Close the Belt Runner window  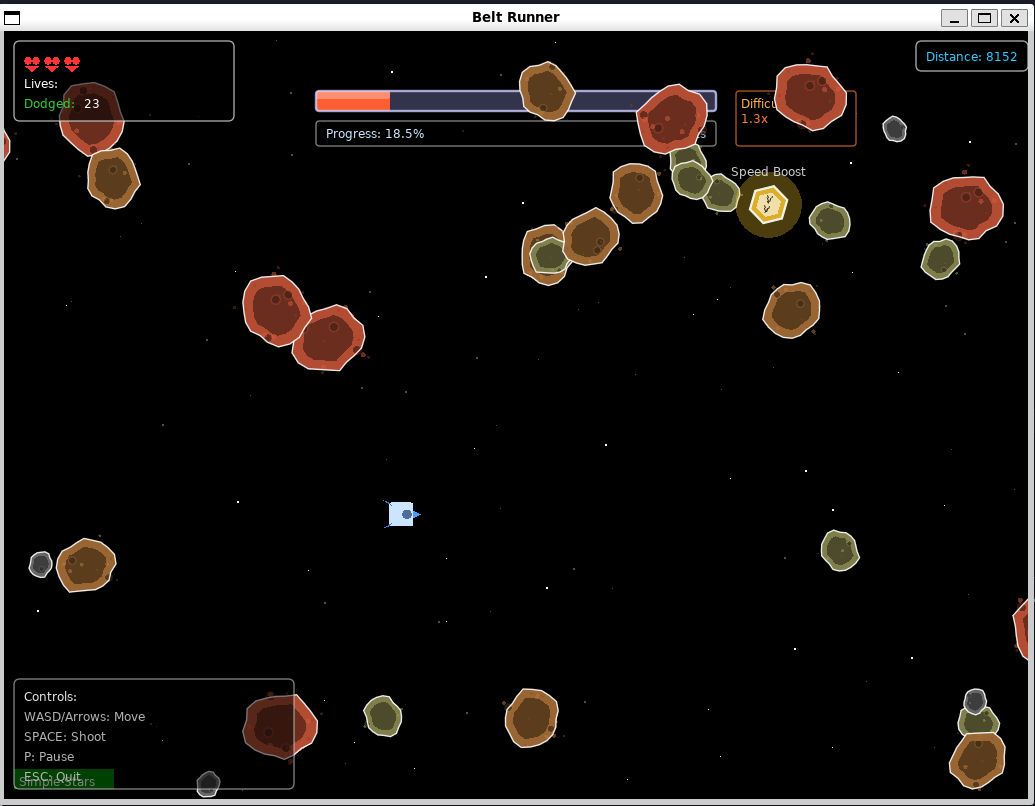click(x=1013, y=18)
